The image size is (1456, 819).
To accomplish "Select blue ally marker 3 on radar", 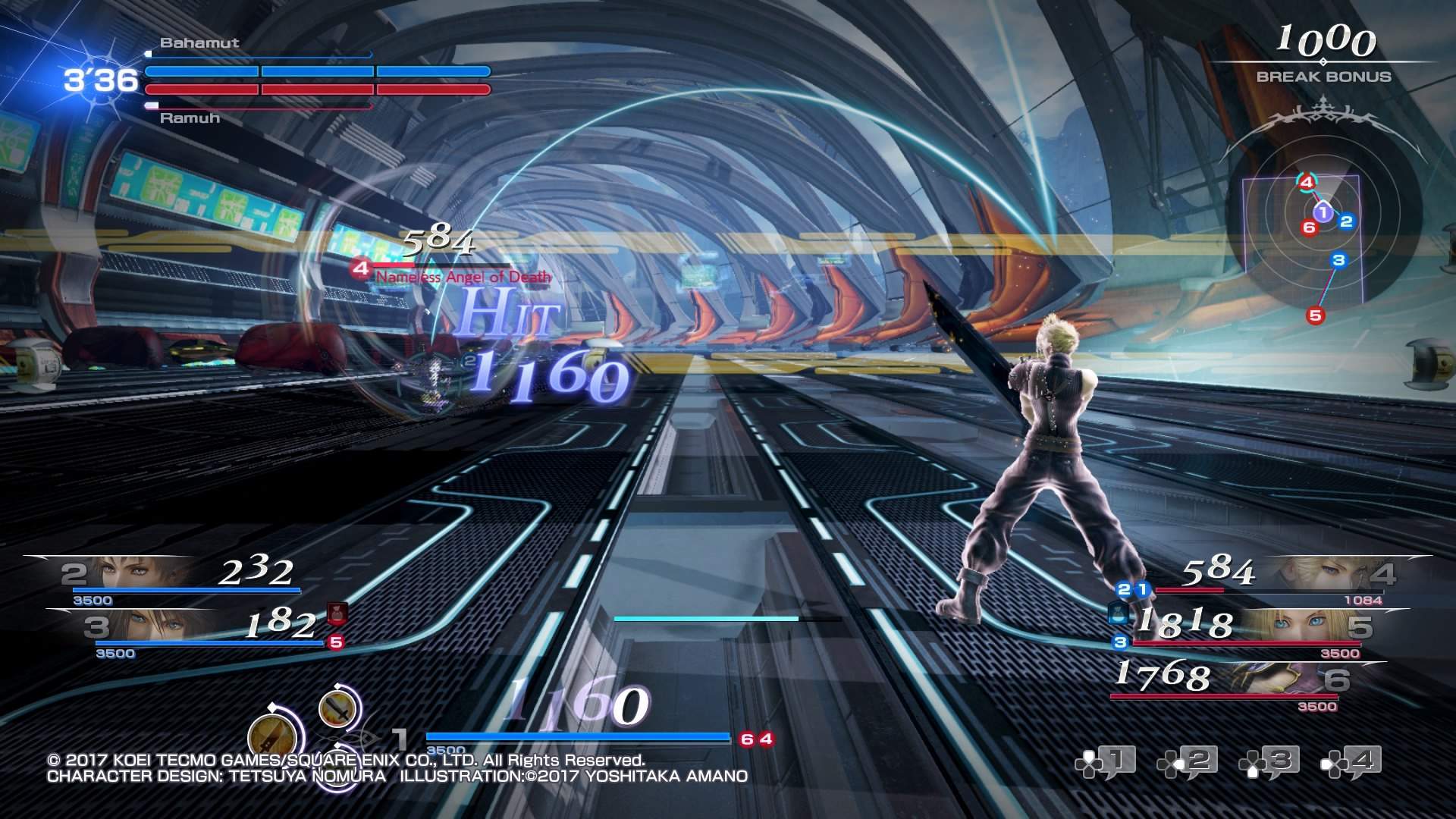I will pyautogui.click(x=1338, y=261).
